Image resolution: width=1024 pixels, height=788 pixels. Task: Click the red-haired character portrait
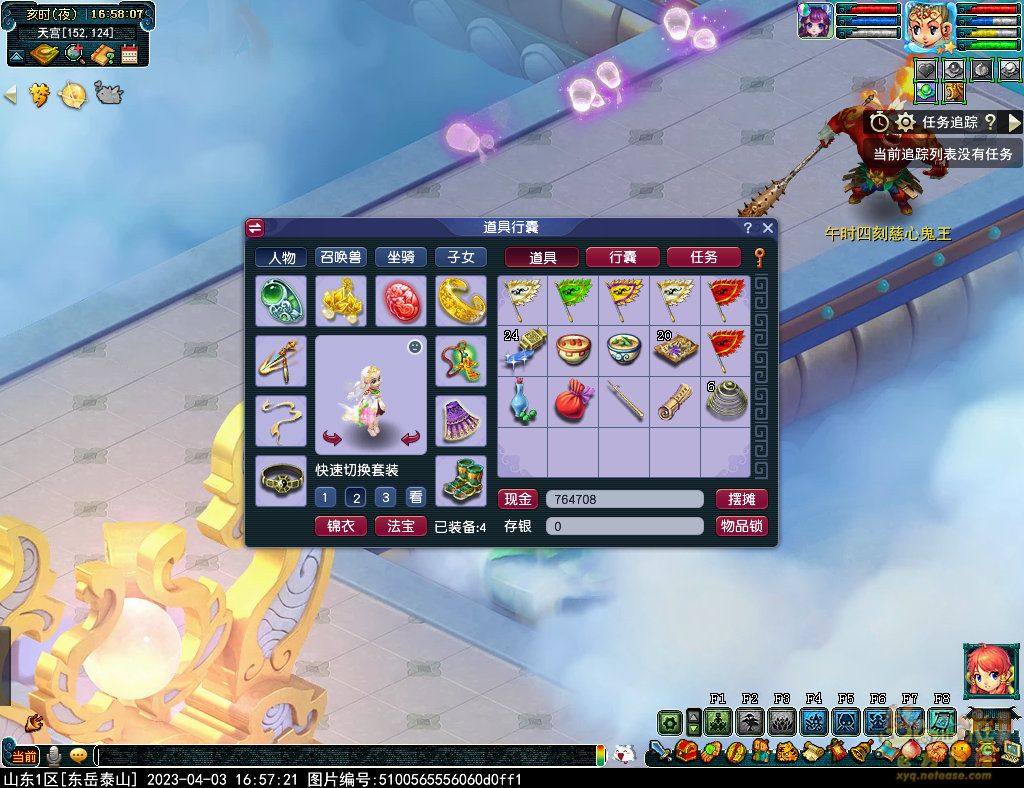coord(985,671)
